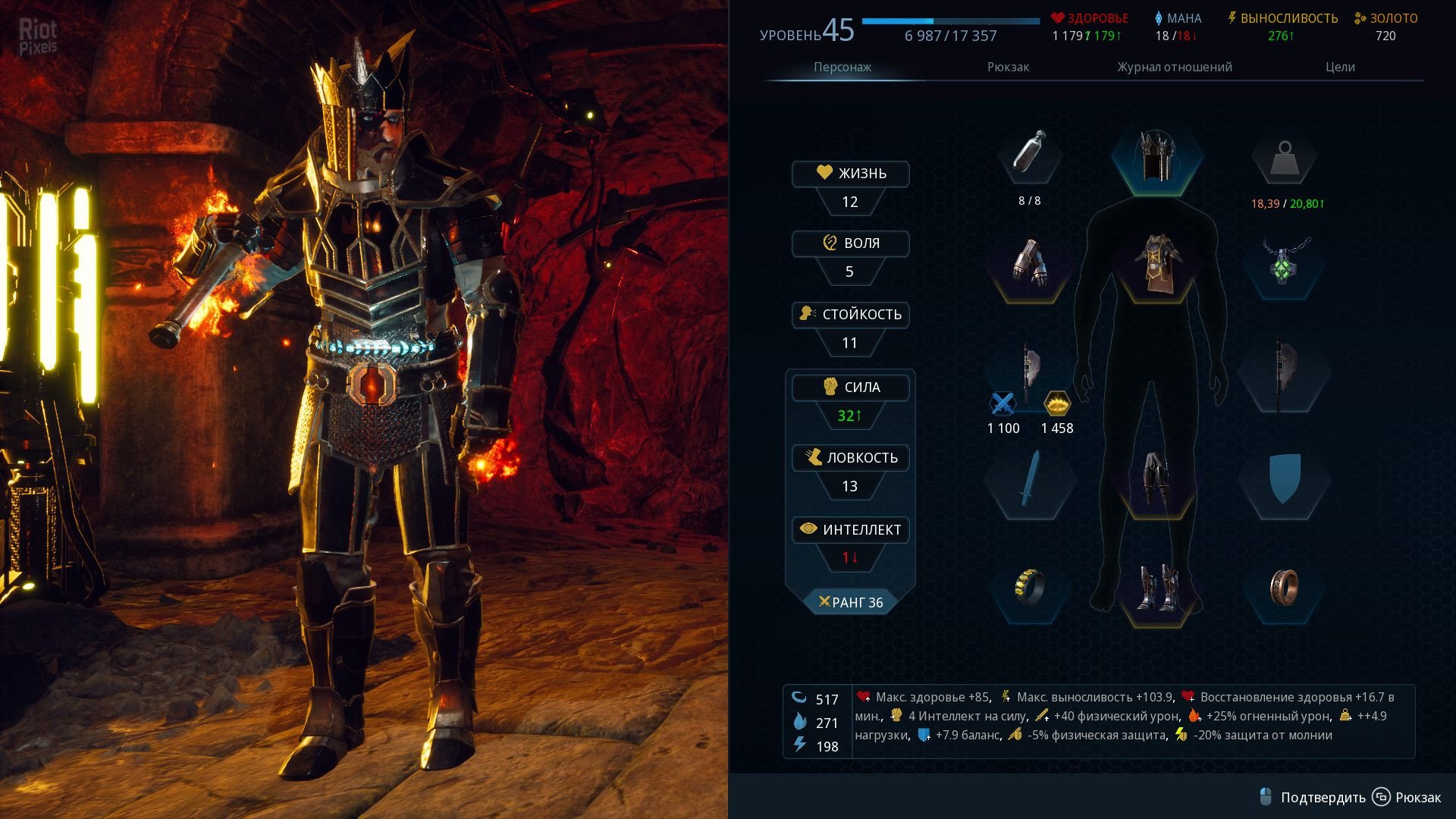Image resolution: width=1456 pixels, height=819 pixels.
Task: Select the boots equipment slot
Action: (x=1156, y=588)
